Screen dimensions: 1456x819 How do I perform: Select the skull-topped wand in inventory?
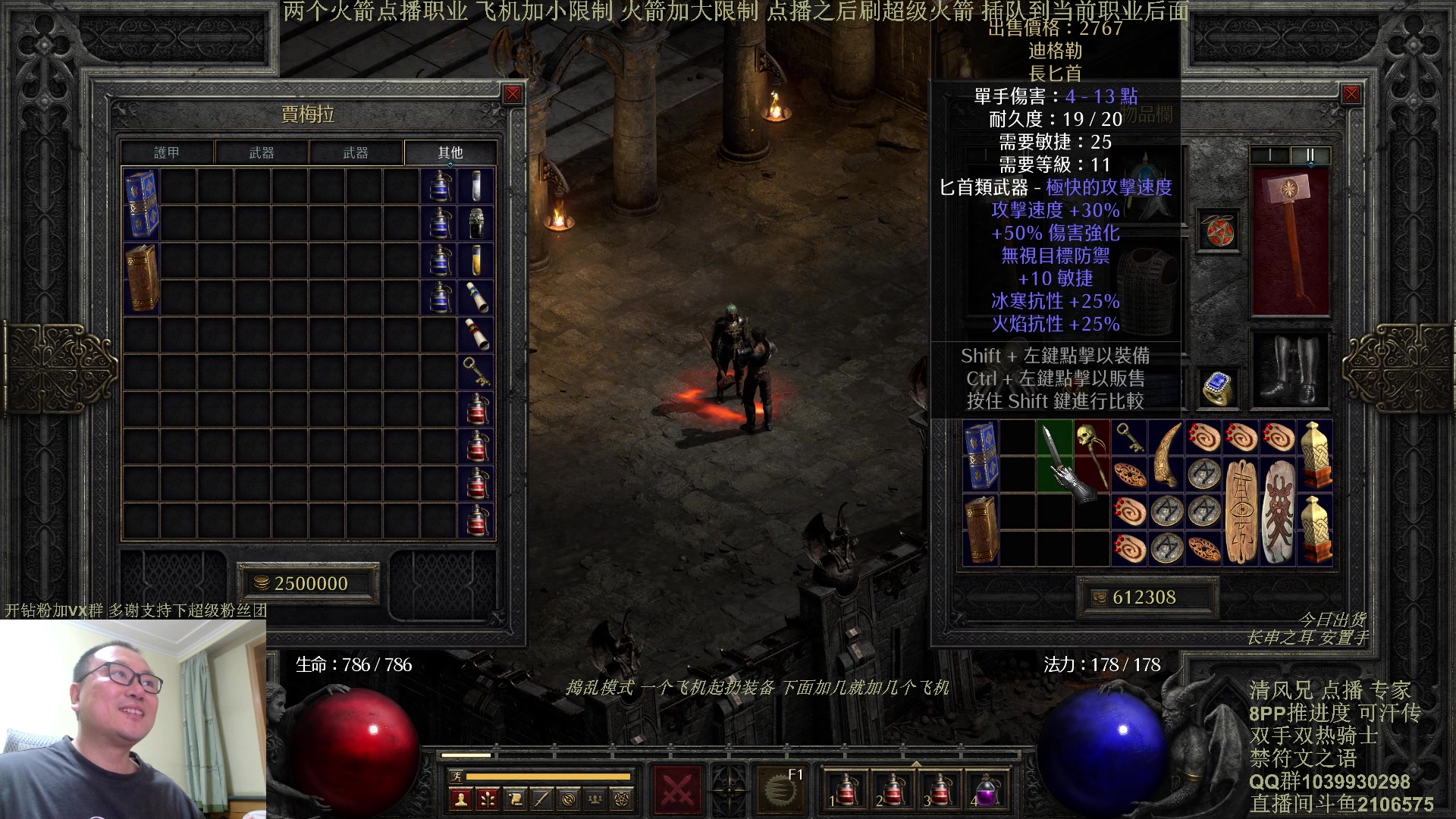click(1092, 453)
